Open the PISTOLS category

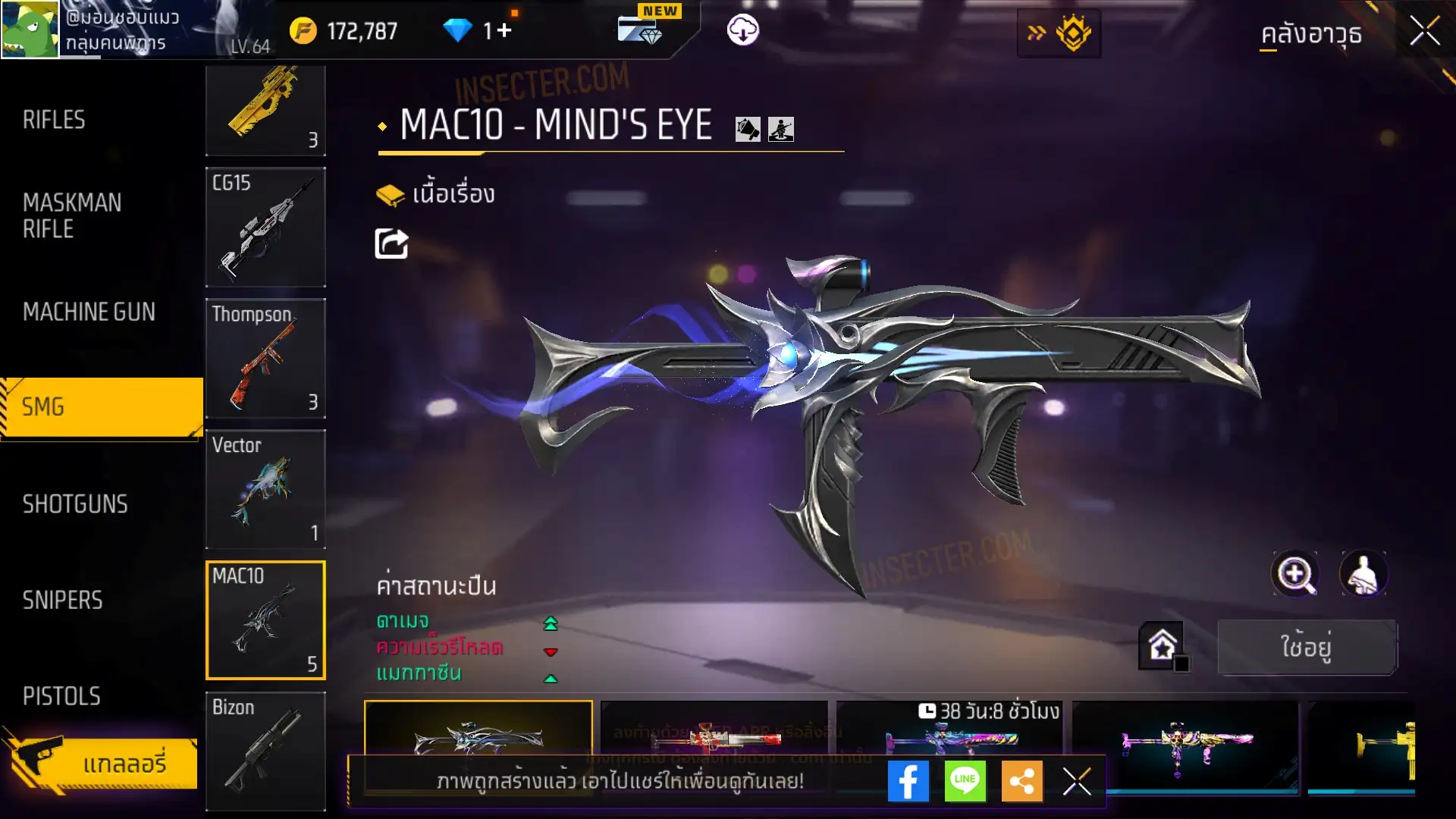[61, 696]
